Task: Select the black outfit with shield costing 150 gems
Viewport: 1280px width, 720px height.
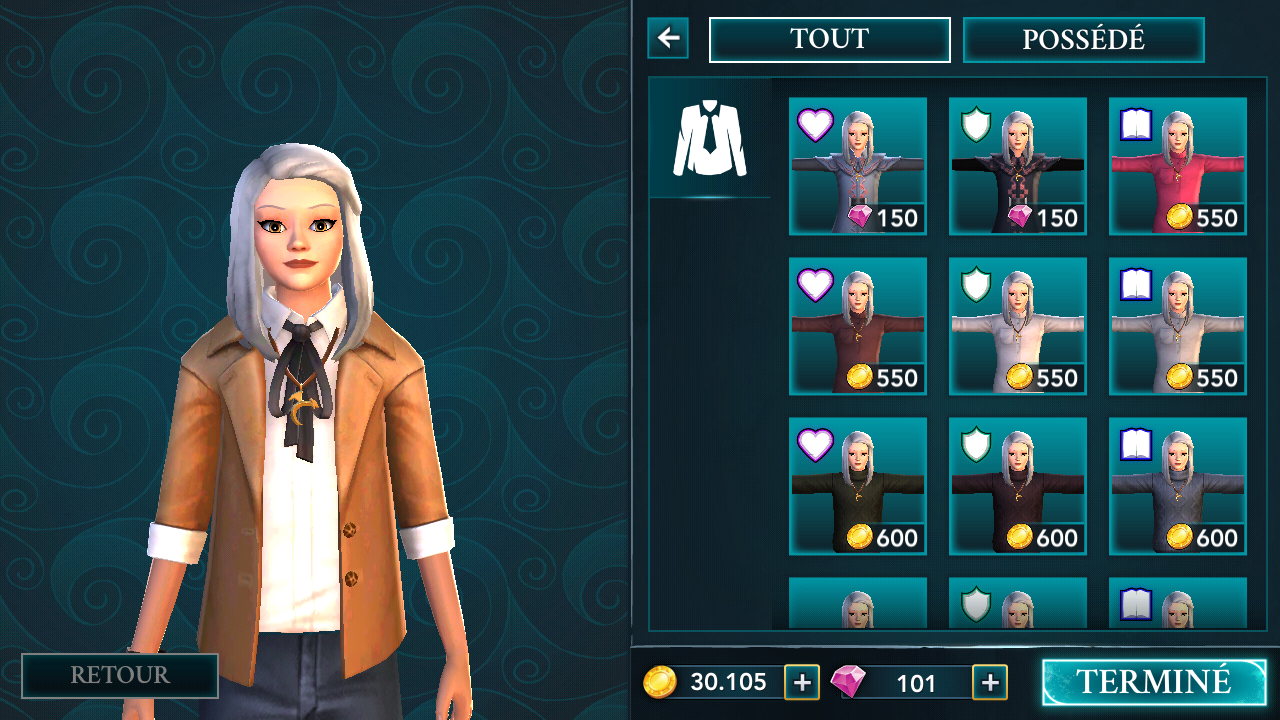Action: pyautogui.click(x=1017, y=166)
